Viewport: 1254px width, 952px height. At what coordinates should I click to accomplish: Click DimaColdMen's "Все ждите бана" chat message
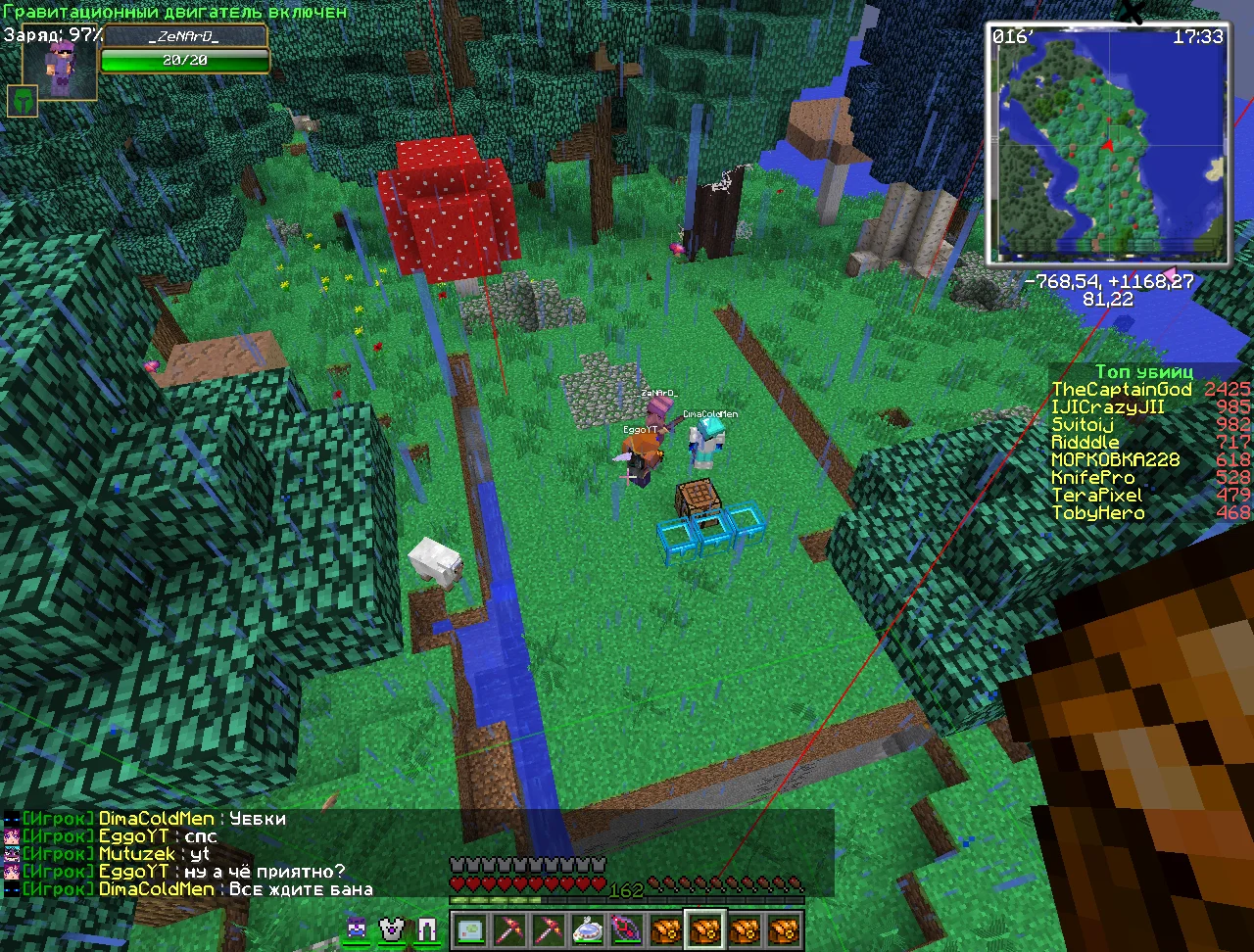pos(300,889)
